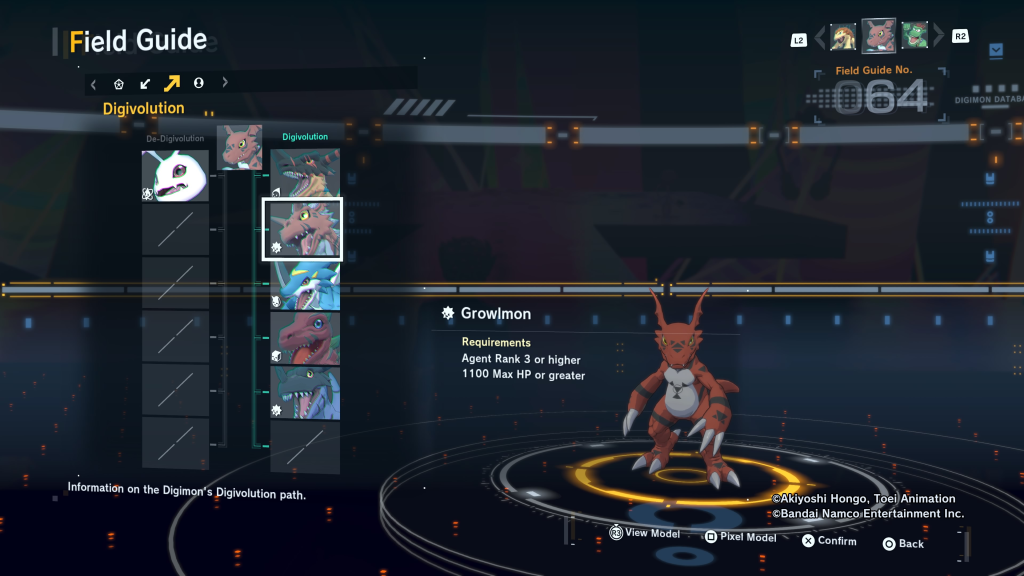Viewport: 1024px width, 576px height.
Task: Select the dark green dinosaur digivolution
Action: (305, 392)
